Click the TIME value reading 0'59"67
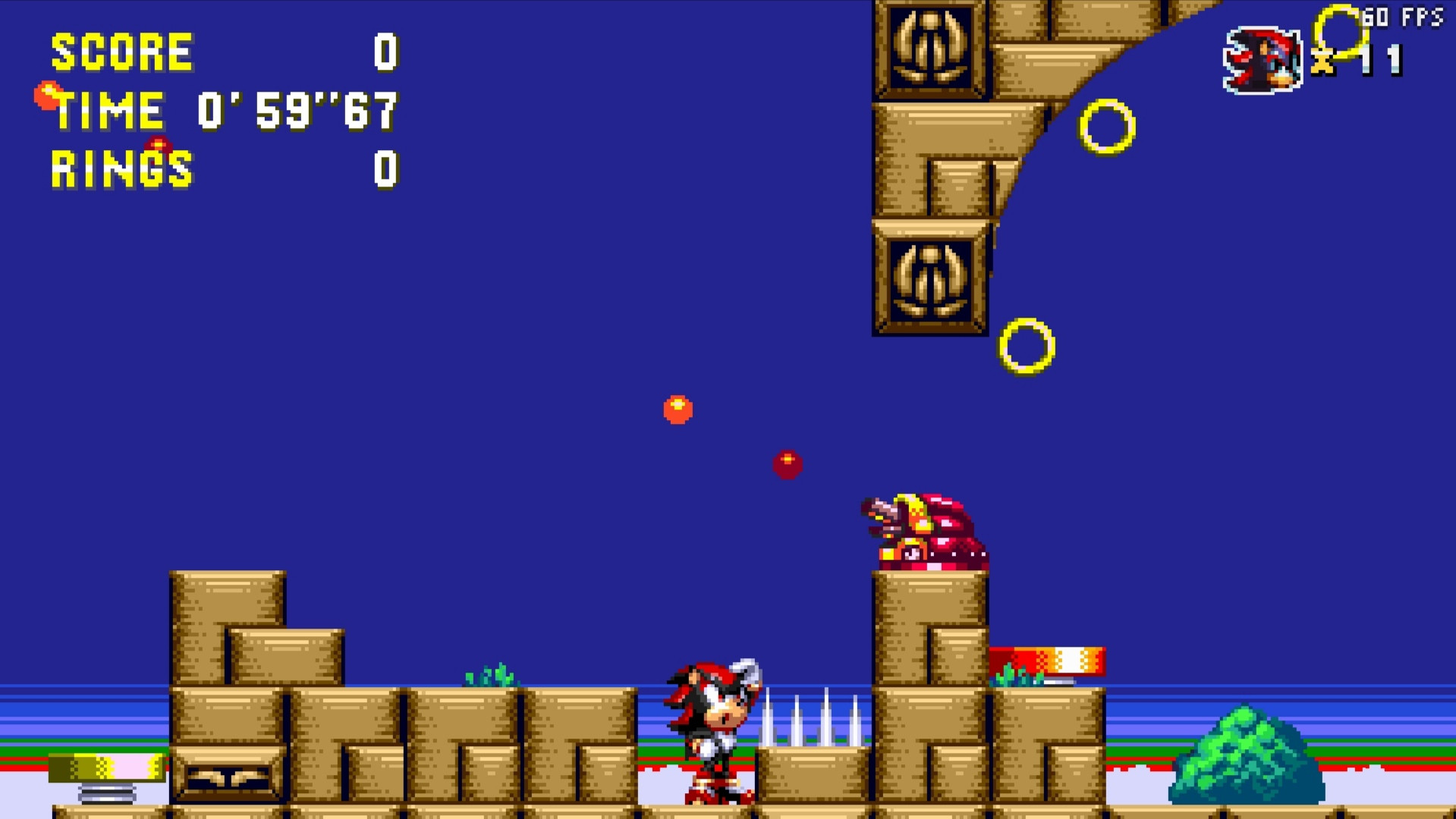 [296, 110]
